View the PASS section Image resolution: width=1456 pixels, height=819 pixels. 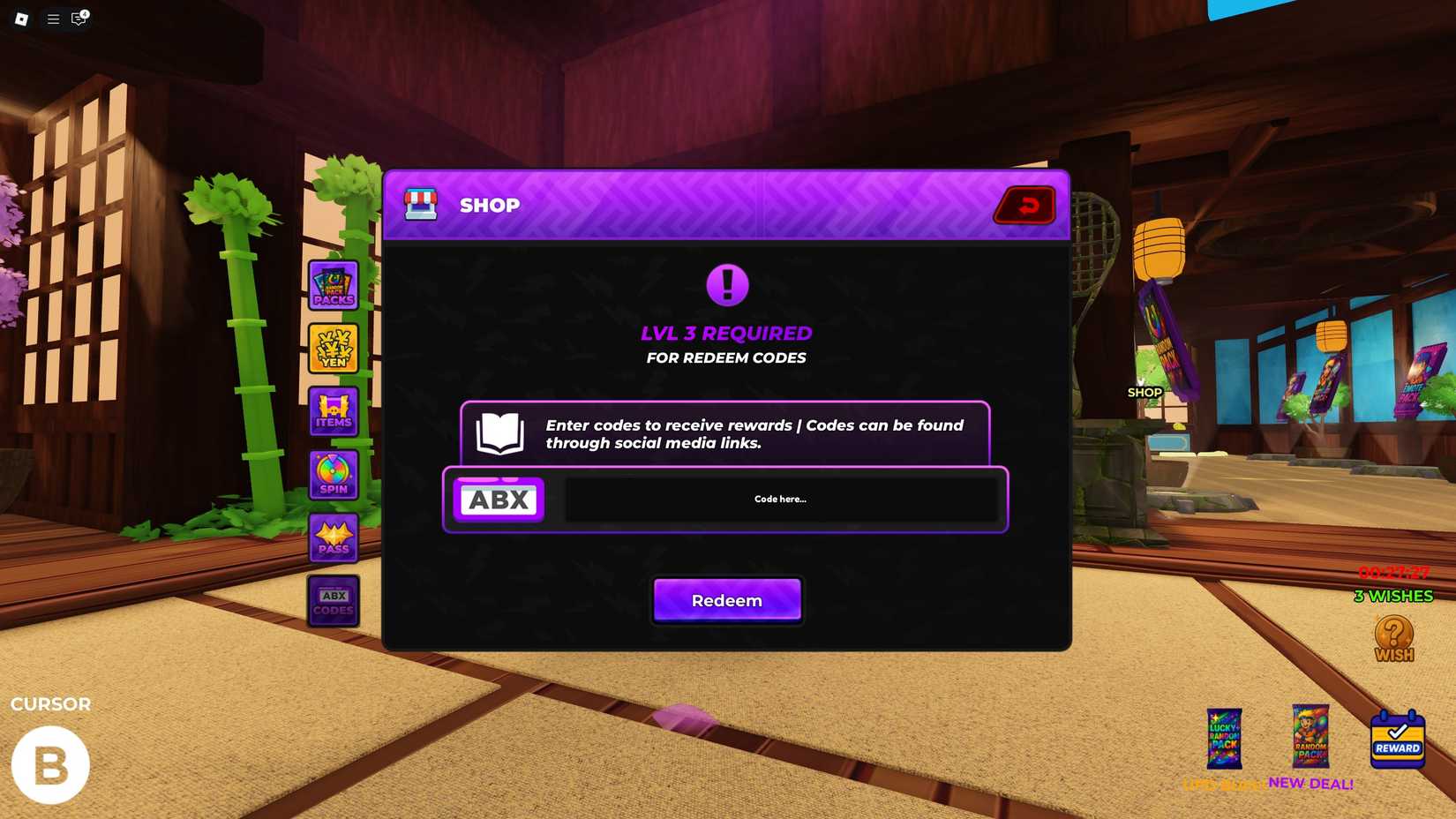333,537
